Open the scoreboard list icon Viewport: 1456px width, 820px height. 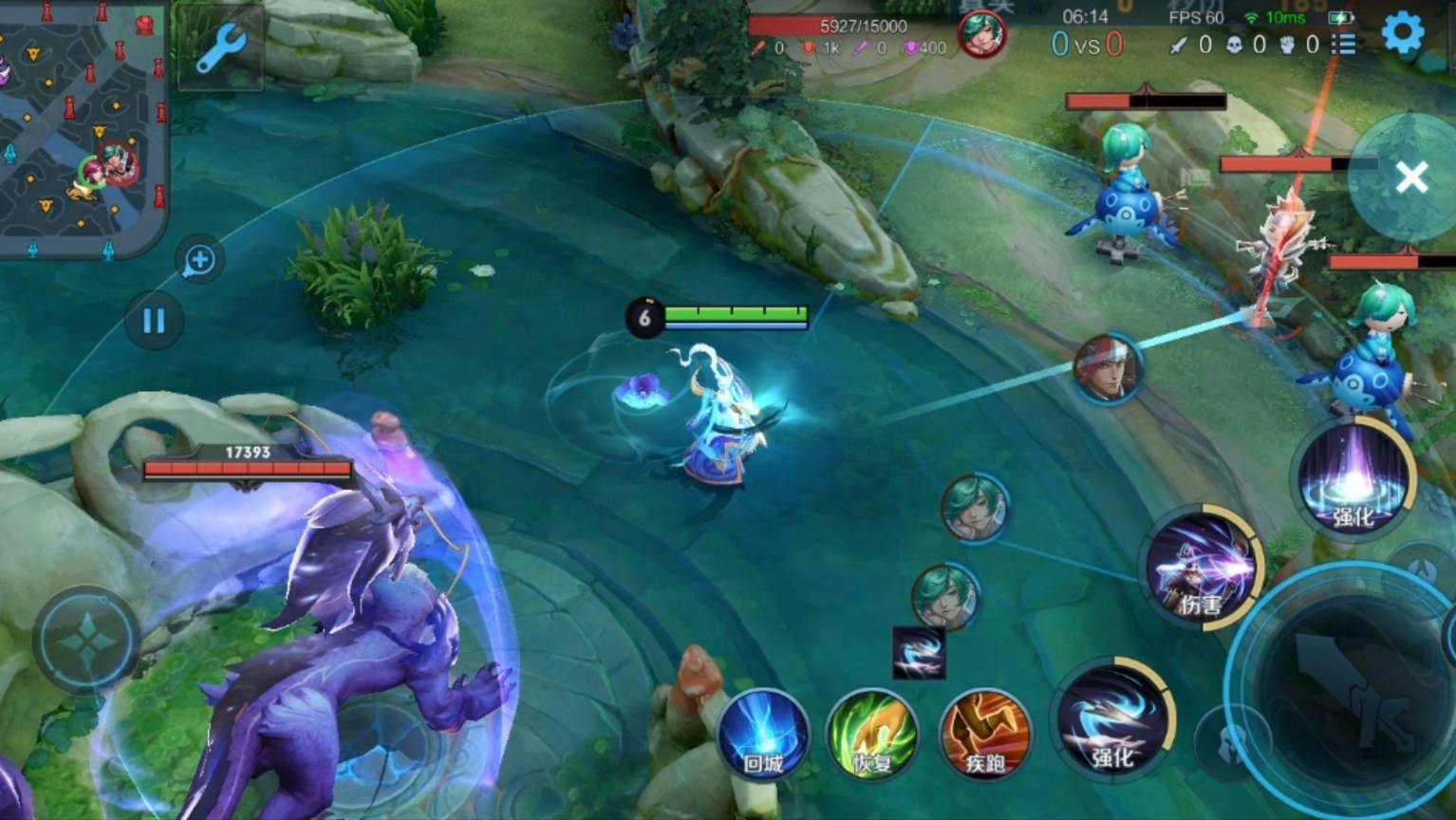[x=1343, y=45]
